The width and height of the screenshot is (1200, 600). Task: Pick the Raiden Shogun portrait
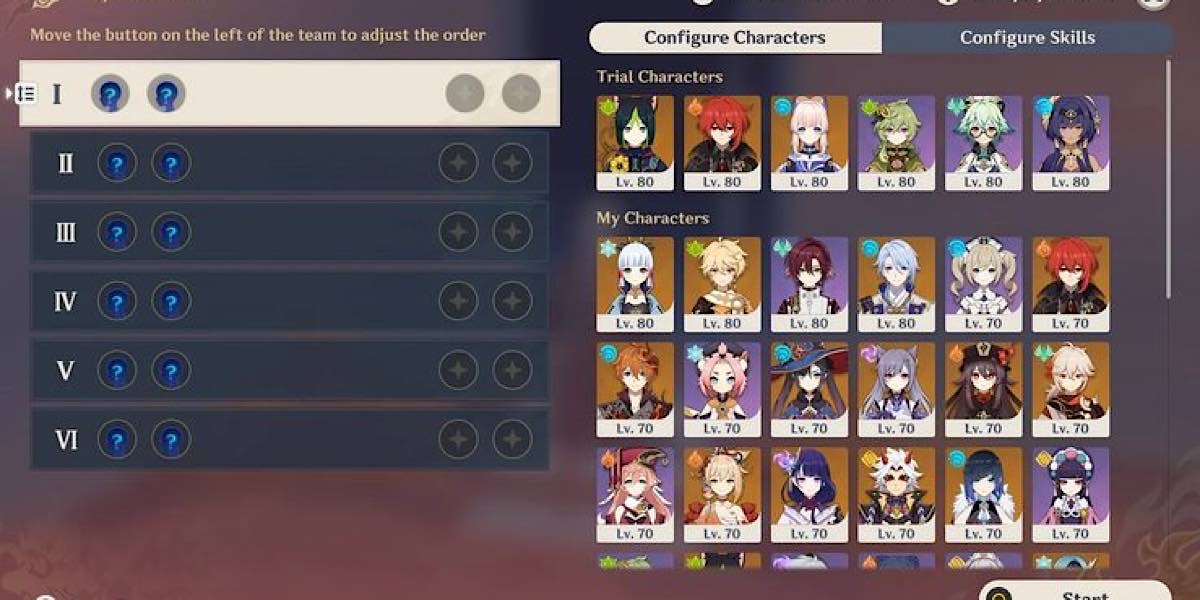coord(809,495)
